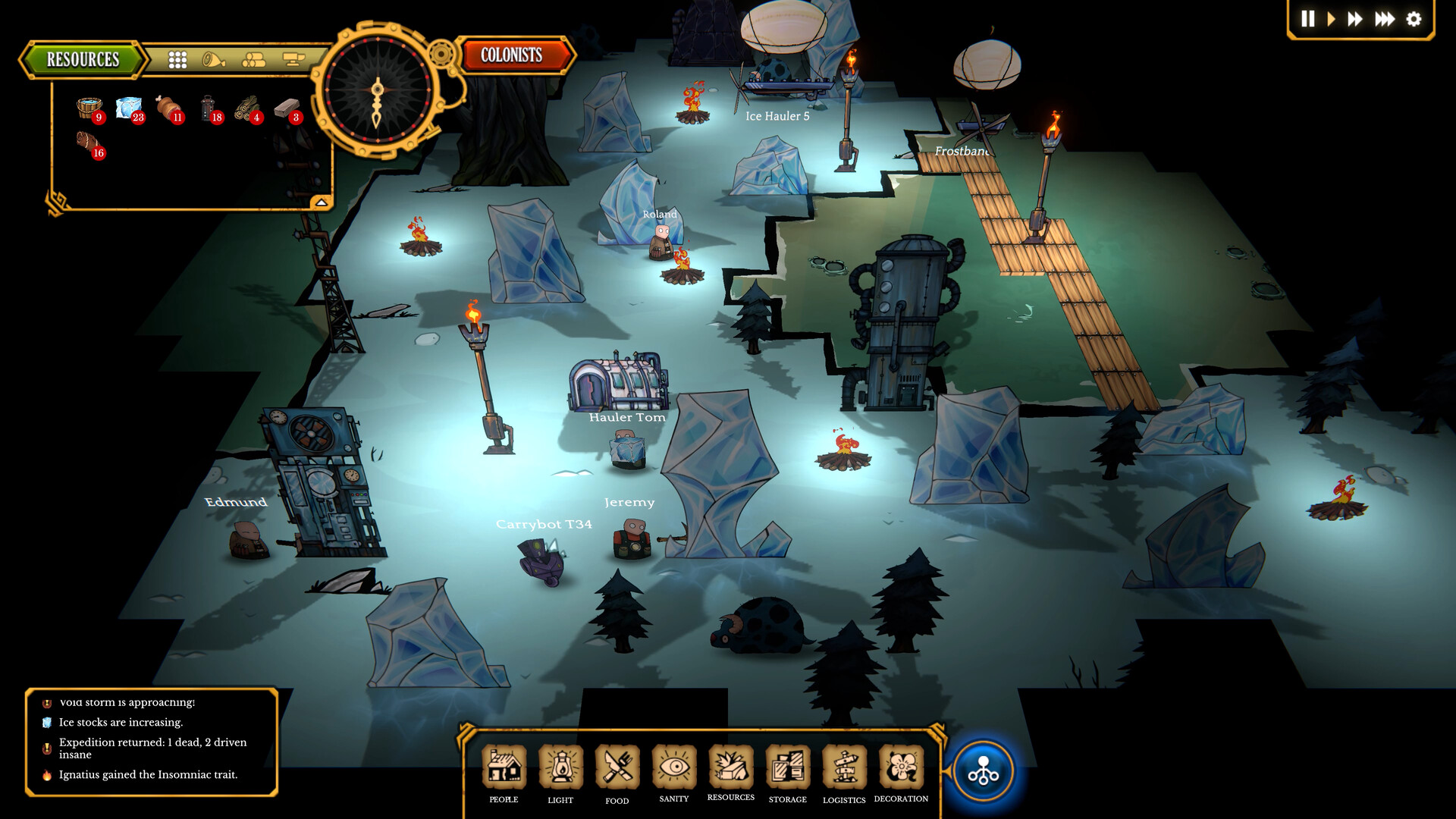
Task: Collapse the resources panel with the up arrow
Action: 321,202
